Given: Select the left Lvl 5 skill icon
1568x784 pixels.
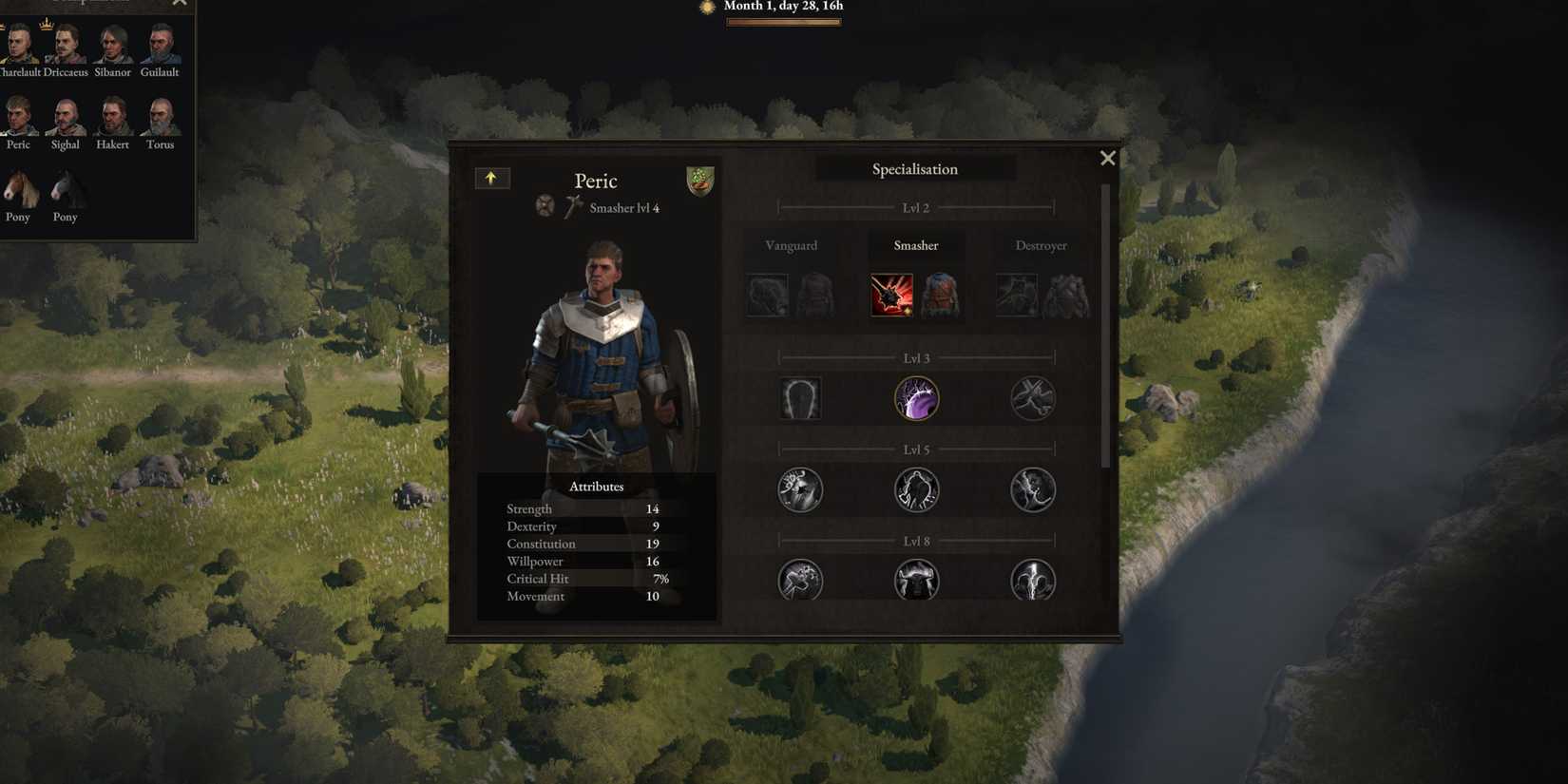Looking at the screenshot, I should [800, 488].
